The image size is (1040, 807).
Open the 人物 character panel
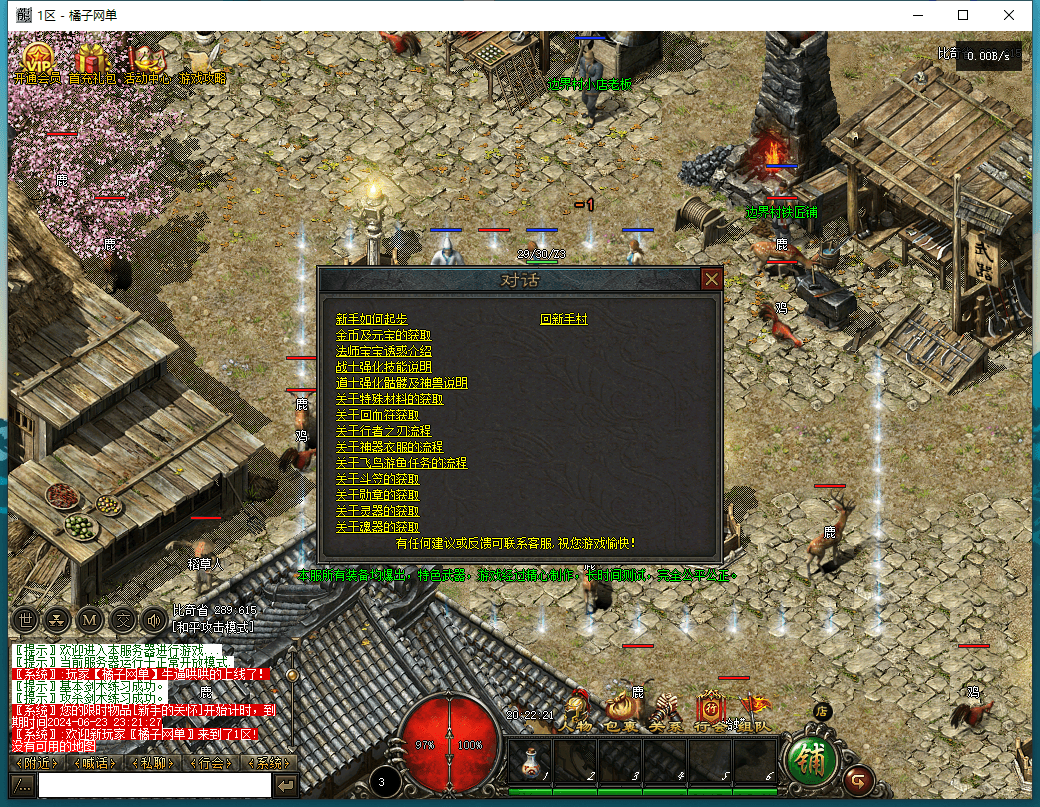point(577,712)
